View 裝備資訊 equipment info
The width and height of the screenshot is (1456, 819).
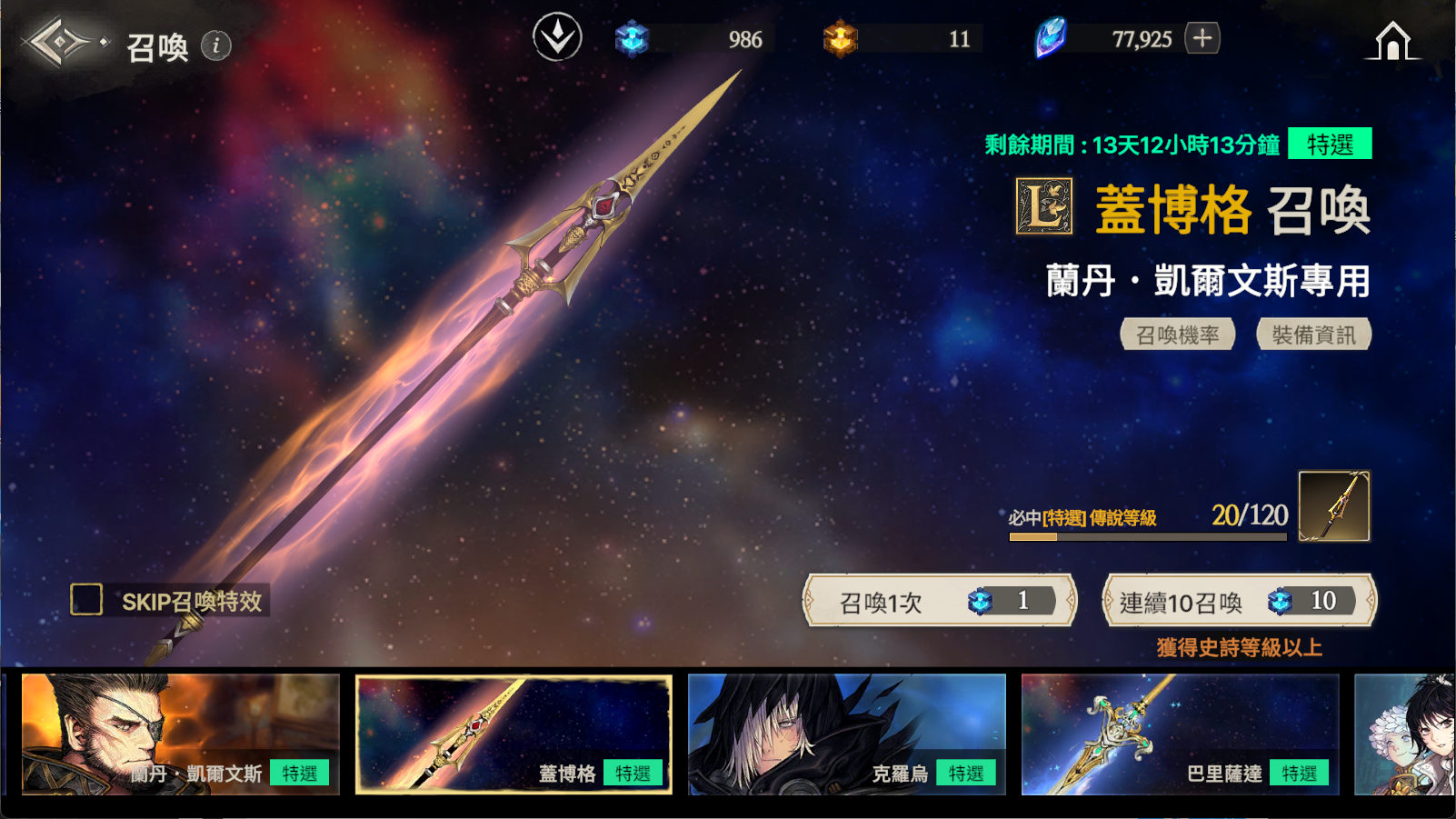pyautogui.click(x=1313, y=335)
